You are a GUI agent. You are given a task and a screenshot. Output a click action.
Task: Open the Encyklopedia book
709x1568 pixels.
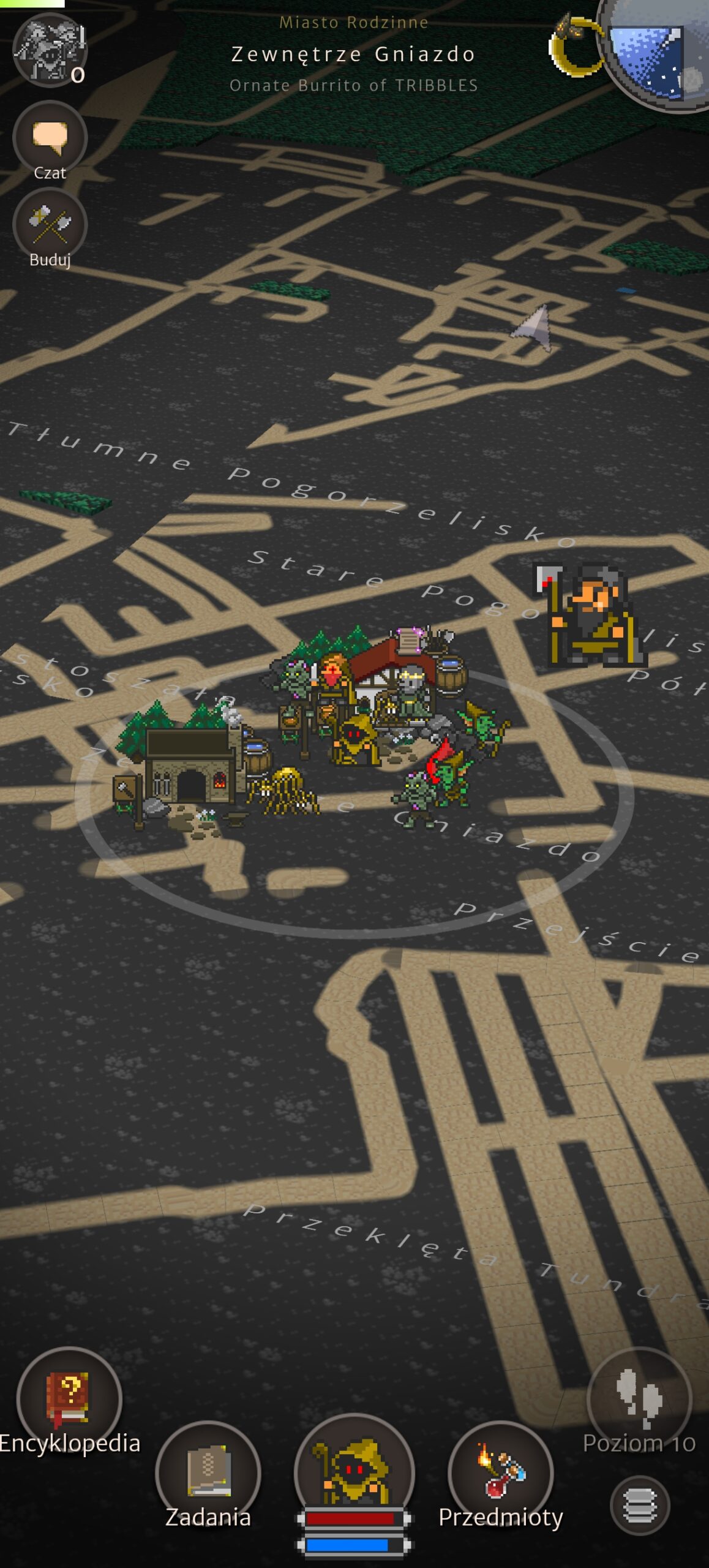(x=69, y=1399)
